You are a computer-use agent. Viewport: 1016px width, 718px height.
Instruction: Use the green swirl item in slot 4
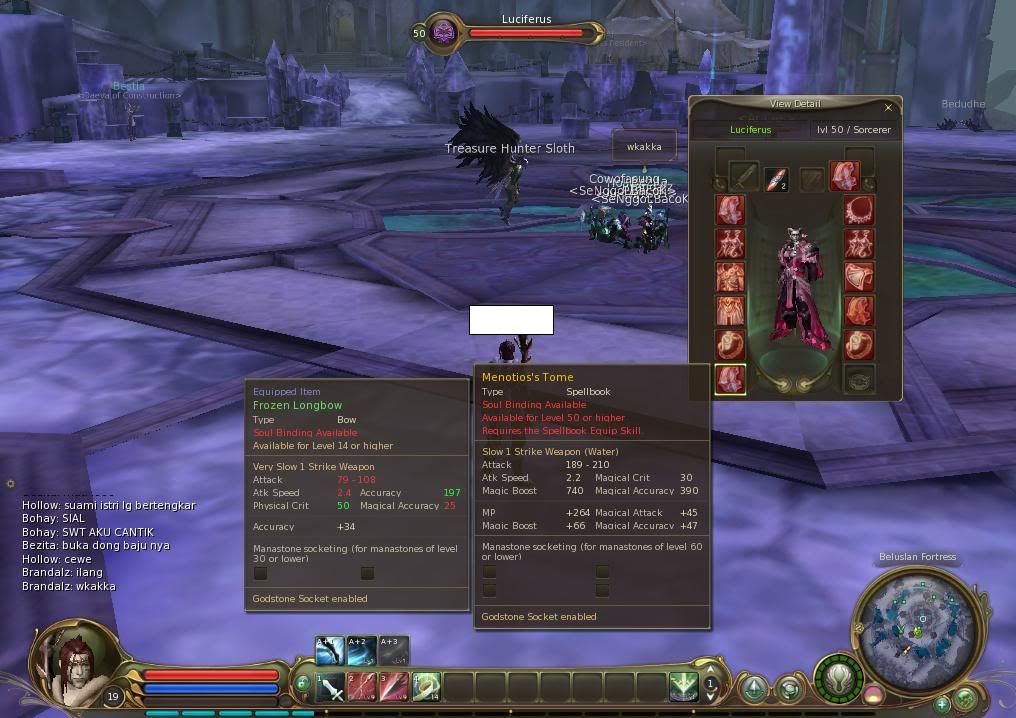click(425, 687)
